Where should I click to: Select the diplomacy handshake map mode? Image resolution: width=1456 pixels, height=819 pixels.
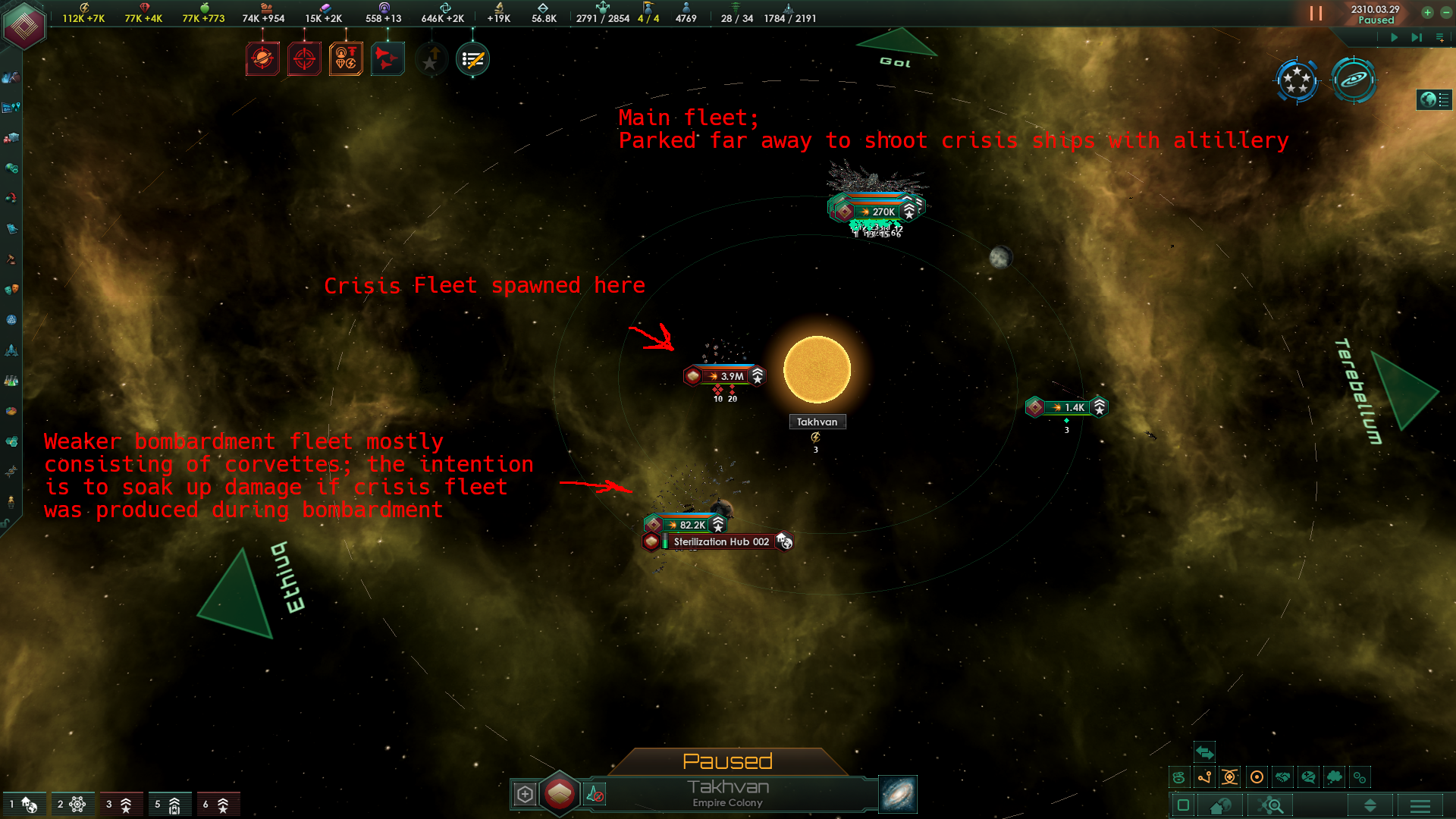tap(1282, 777)
